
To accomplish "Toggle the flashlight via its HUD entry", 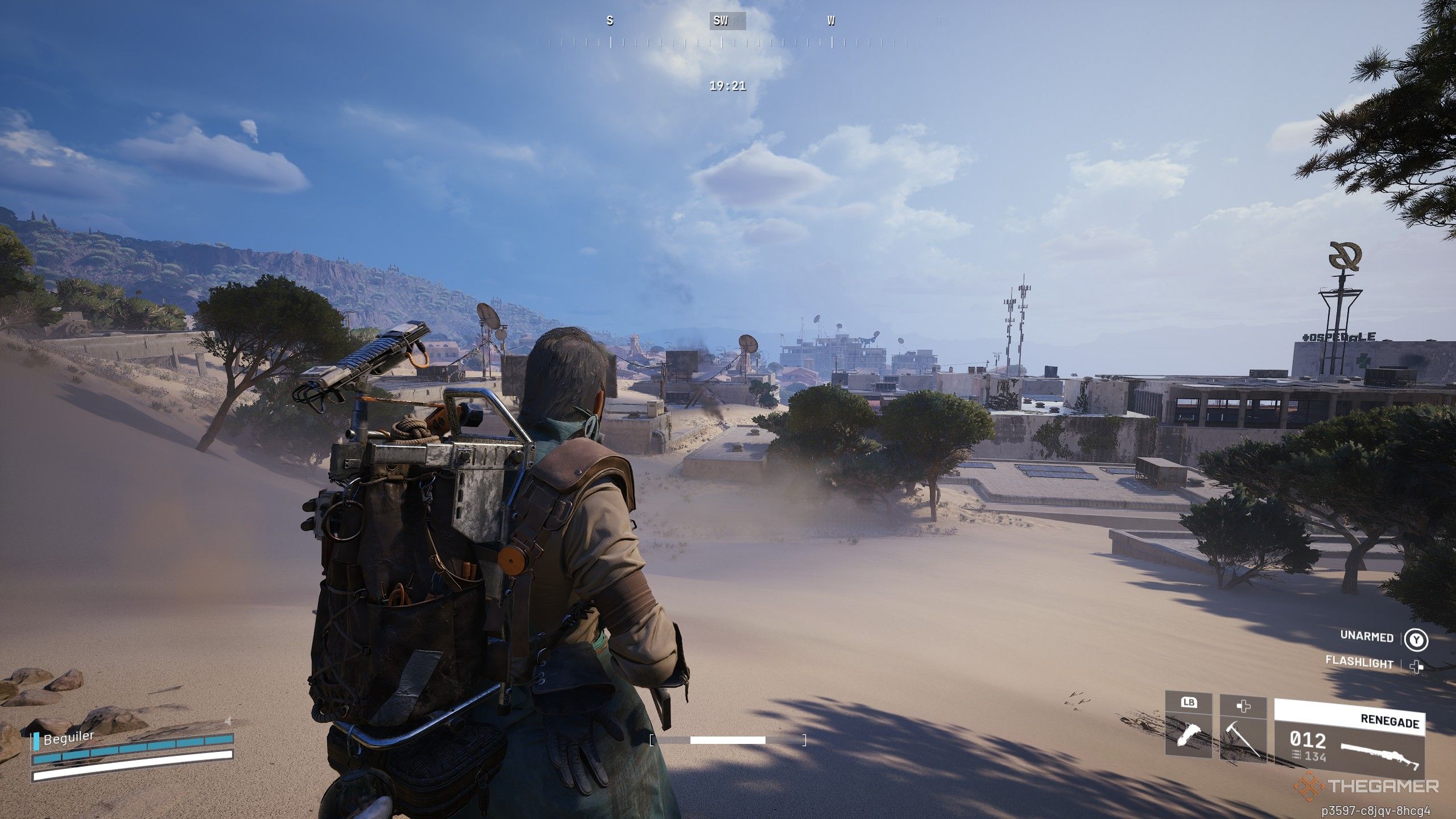I will (x=1359, y=663).
